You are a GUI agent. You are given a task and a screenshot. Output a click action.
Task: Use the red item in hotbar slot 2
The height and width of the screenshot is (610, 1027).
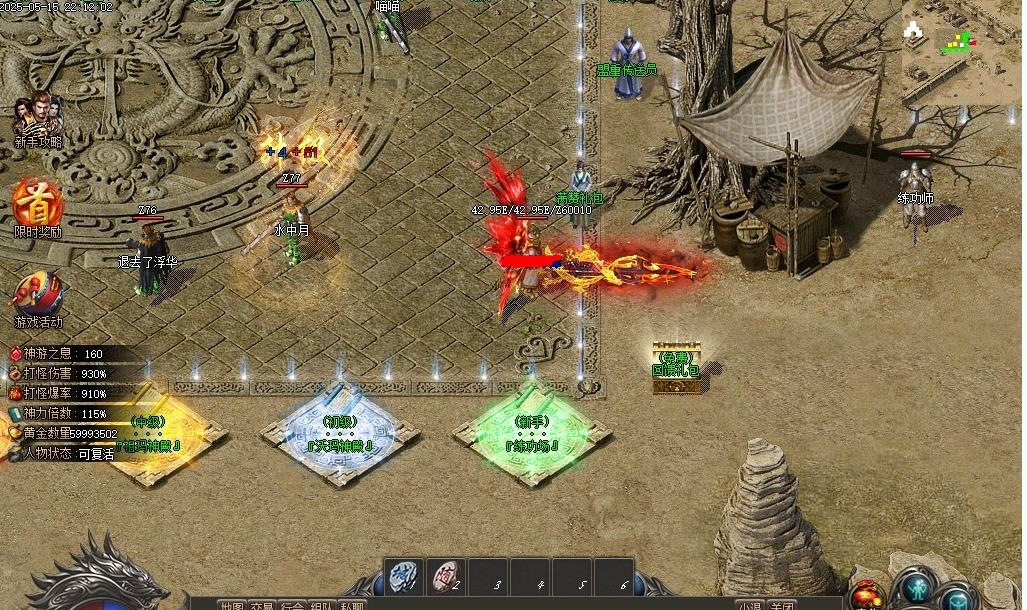[x=447, y=576]
